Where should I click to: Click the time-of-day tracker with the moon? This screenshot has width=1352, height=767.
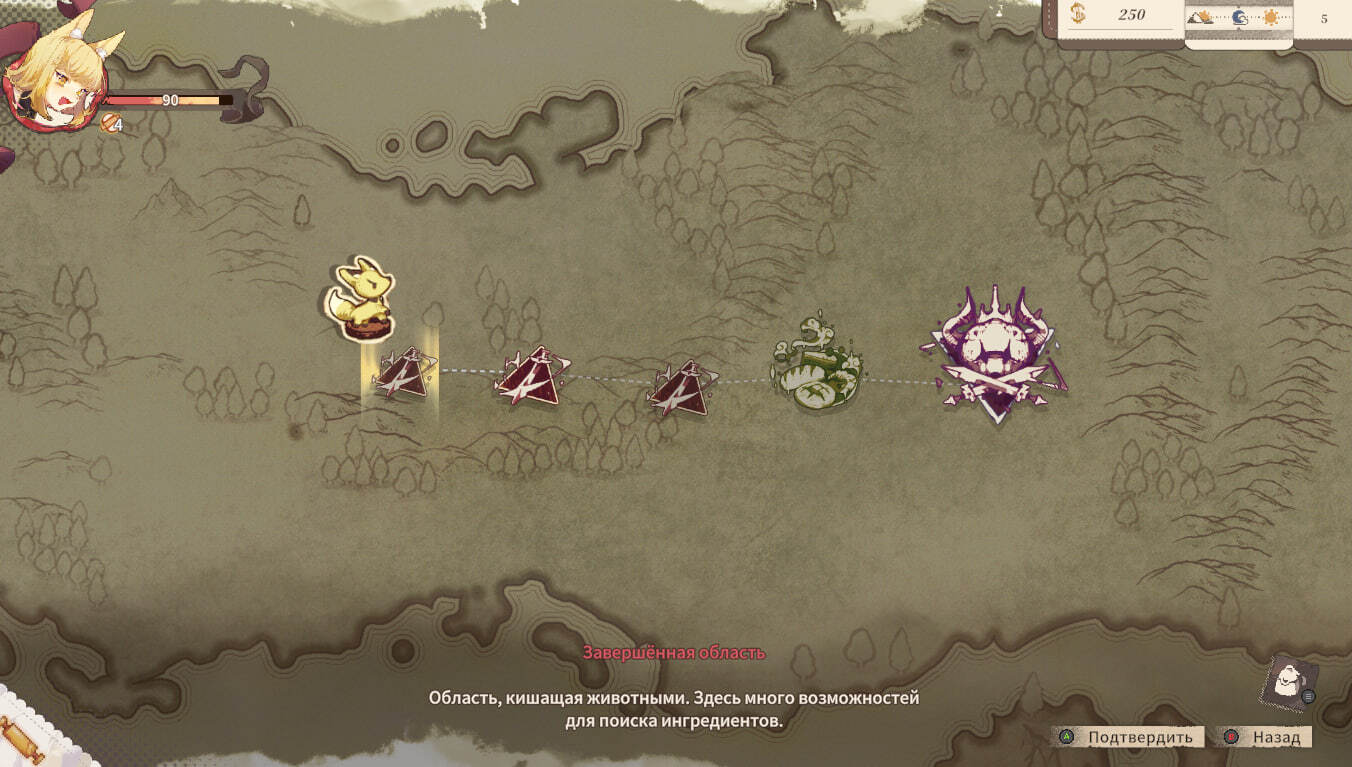[1239, 17]
